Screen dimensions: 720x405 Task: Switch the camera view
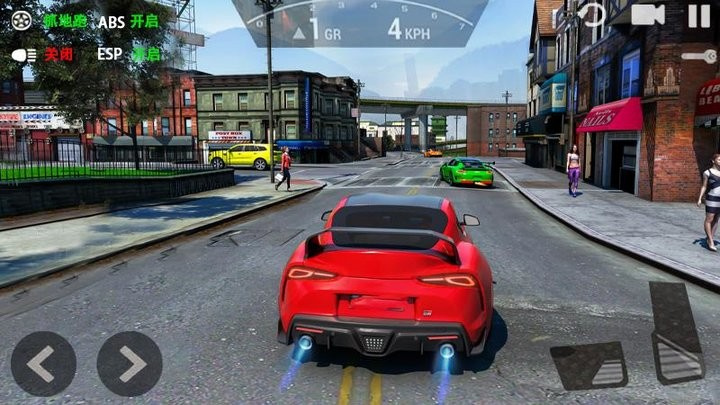click(x=648, y=15)
